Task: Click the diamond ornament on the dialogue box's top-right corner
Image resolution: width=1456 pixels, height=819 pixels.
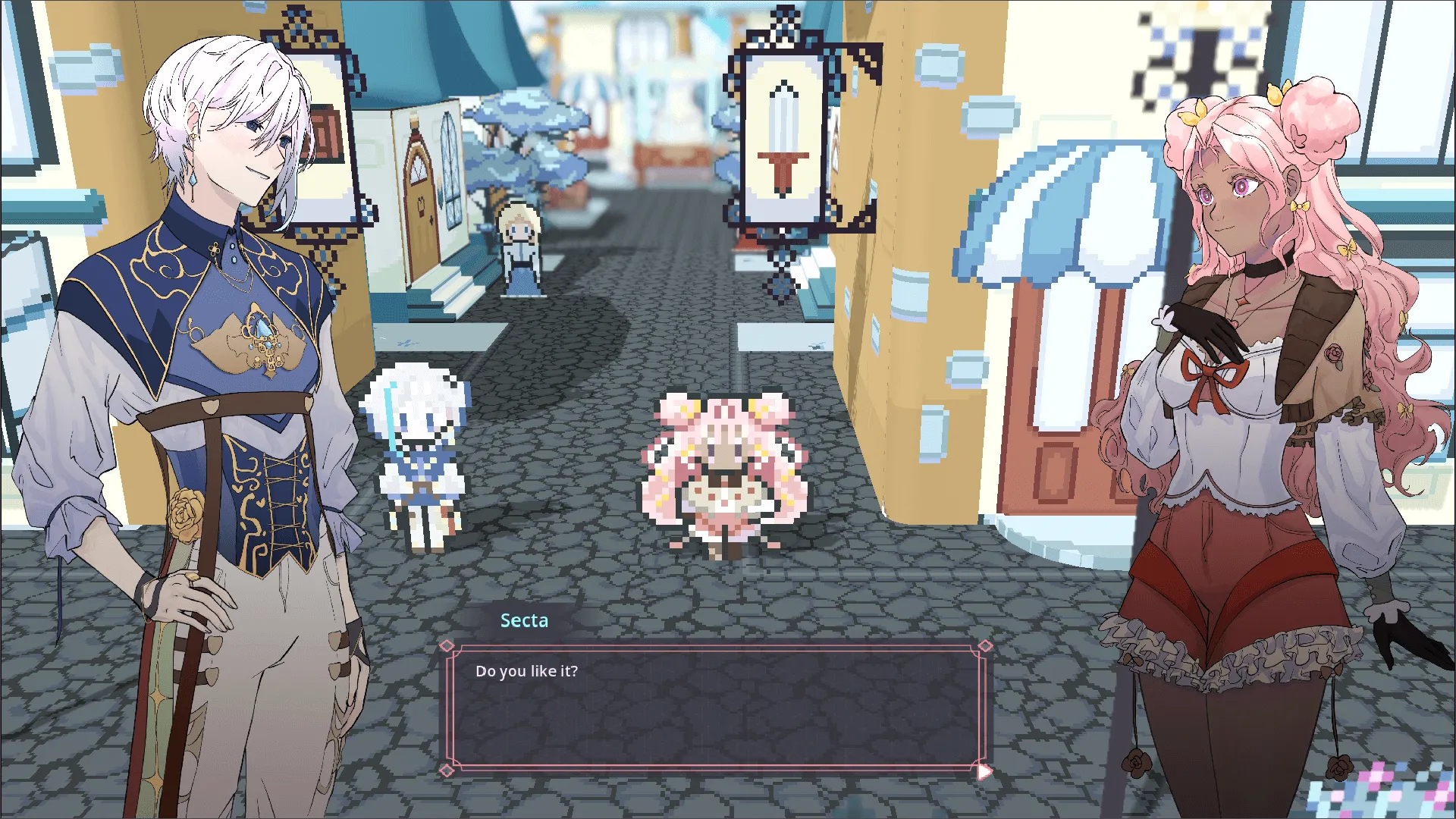Action: tap(986, 645)
